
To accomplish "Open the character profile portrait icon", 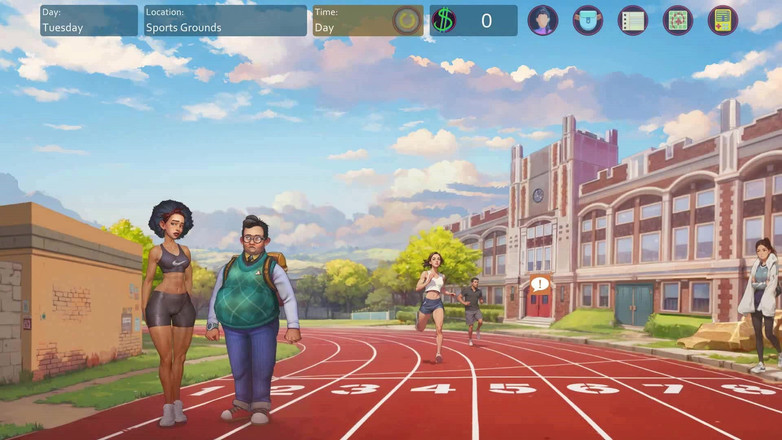I will pyautogui.click(x=543, y=20).
